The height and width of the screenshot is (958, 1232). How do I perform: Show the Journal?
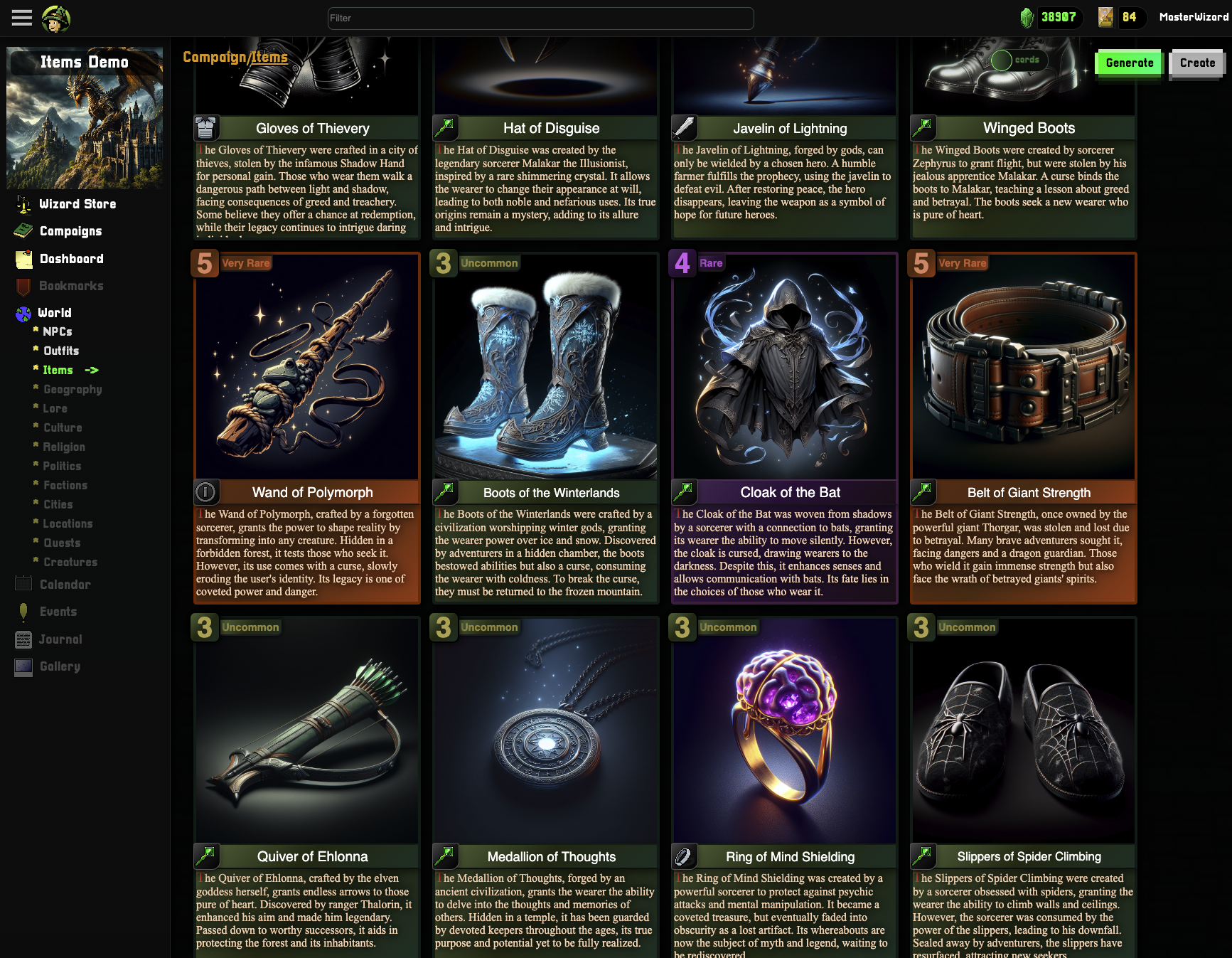[60, 639]
